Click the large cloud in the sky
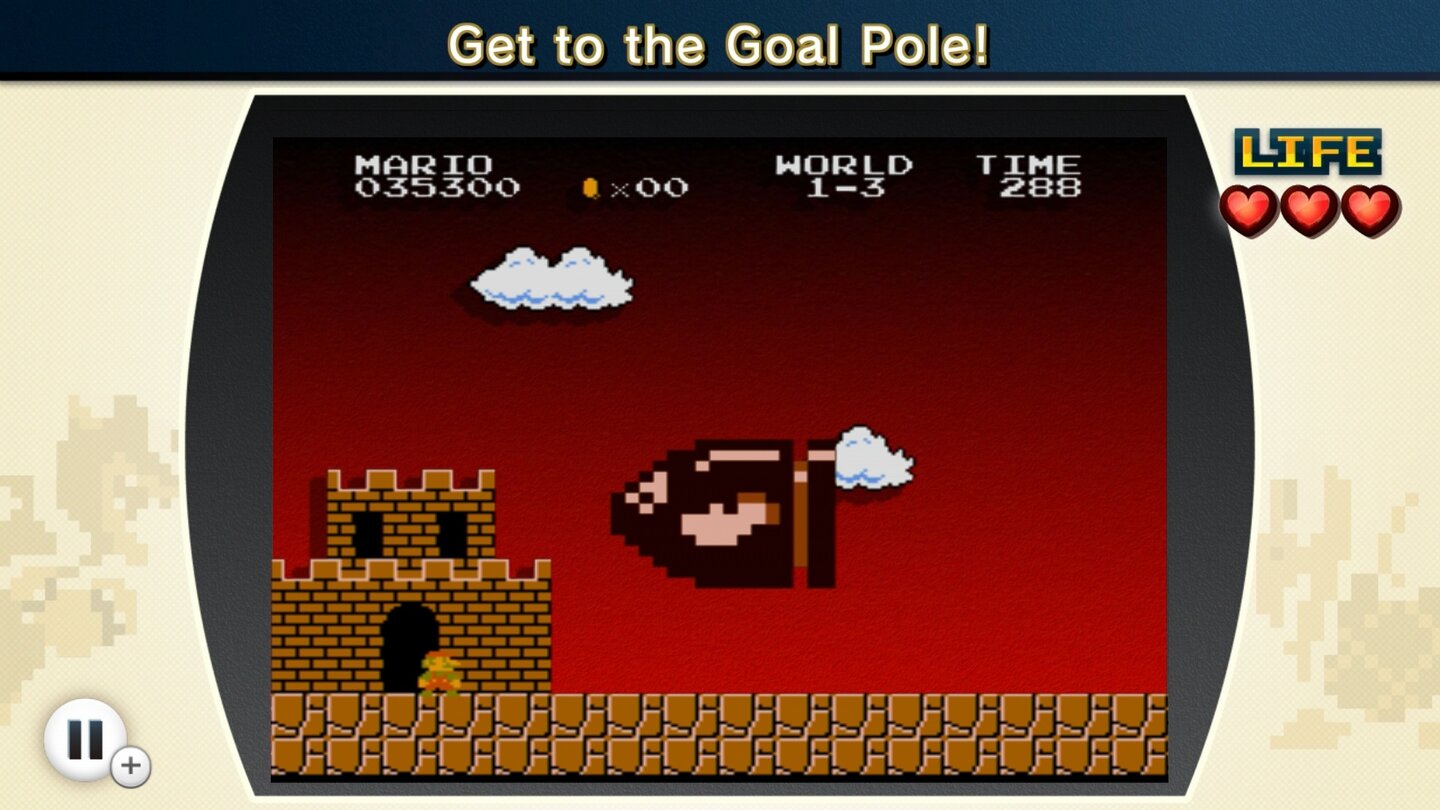 tap(550, 280)
